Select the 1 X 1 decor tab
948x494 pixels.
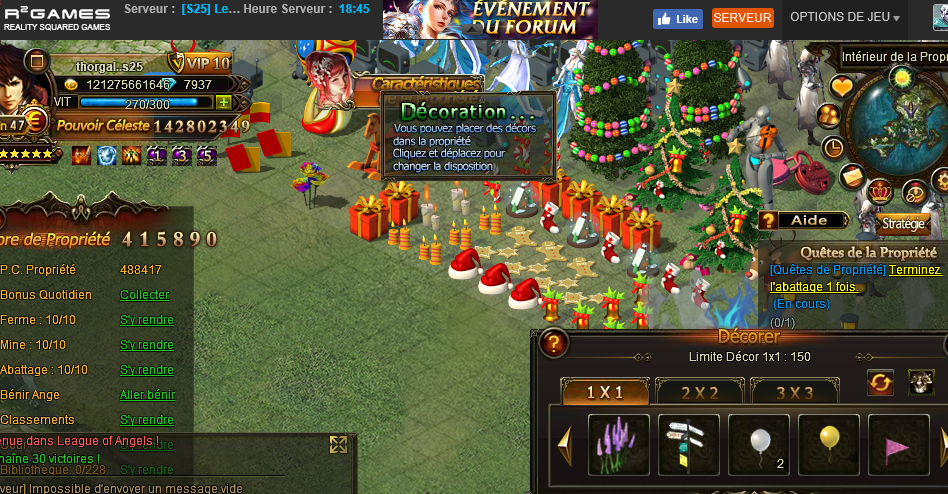point(605,393)
